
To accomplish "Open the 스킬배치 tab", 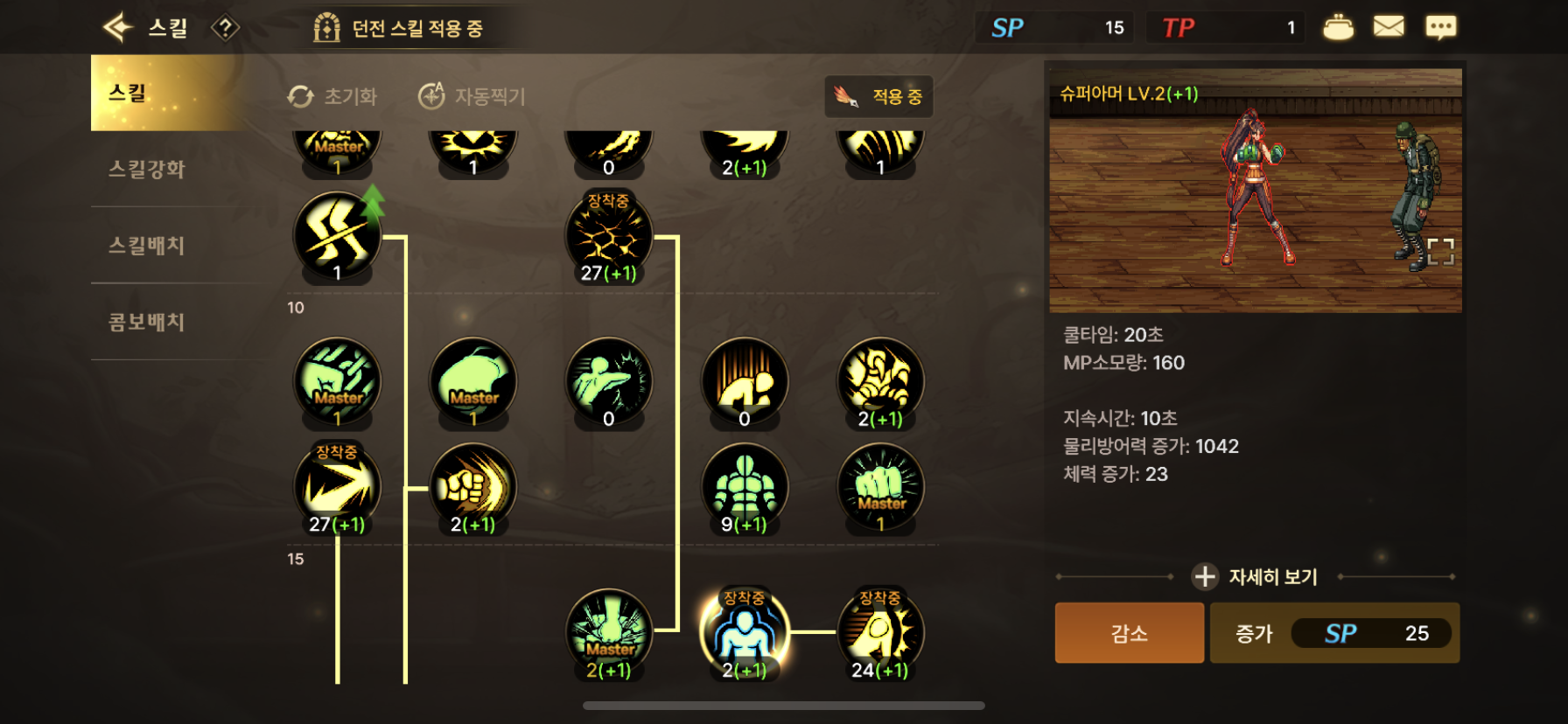I will [x=147, y=246].
